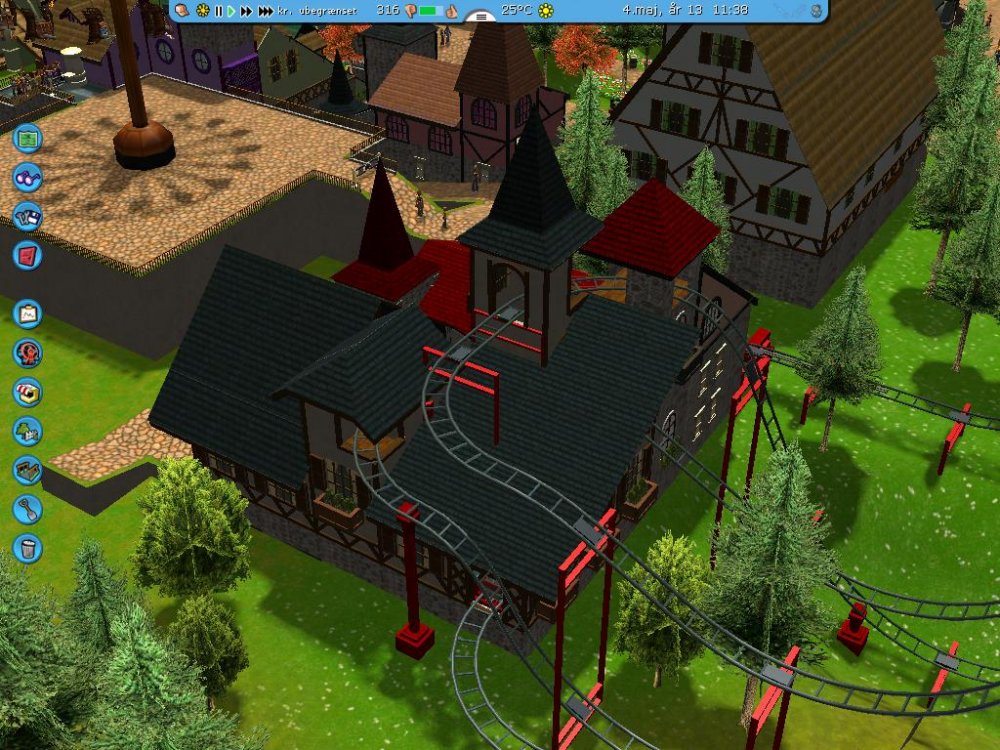
Task: Open the hand icon at top-left bar
Action: 184,10
